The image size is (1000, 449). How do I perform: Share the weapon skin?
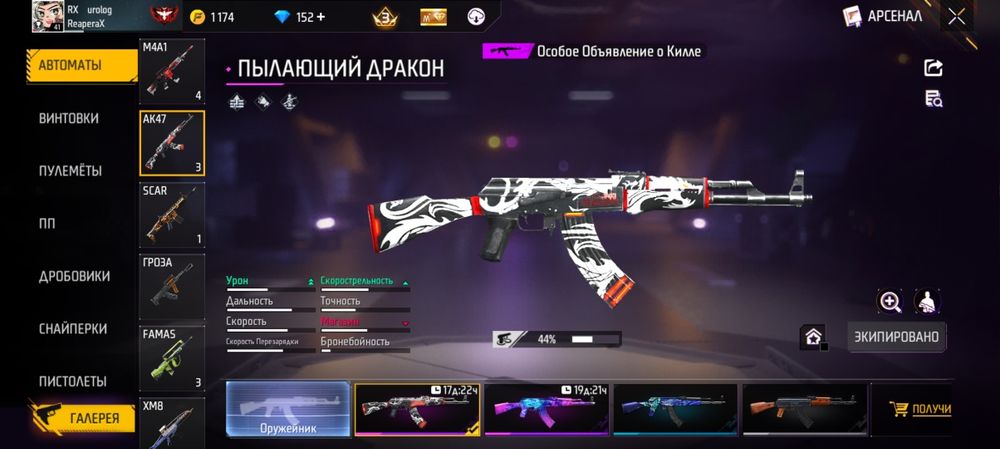pyautogui.click(x=934, y=68)
